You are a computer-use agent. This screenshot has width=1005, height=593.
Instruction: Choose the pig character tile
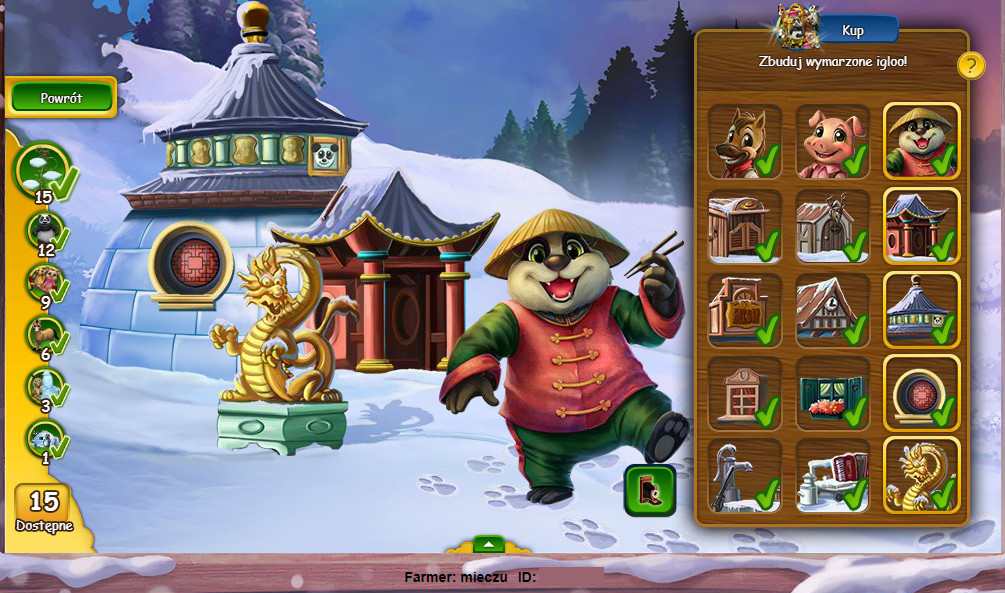(832, 141)
